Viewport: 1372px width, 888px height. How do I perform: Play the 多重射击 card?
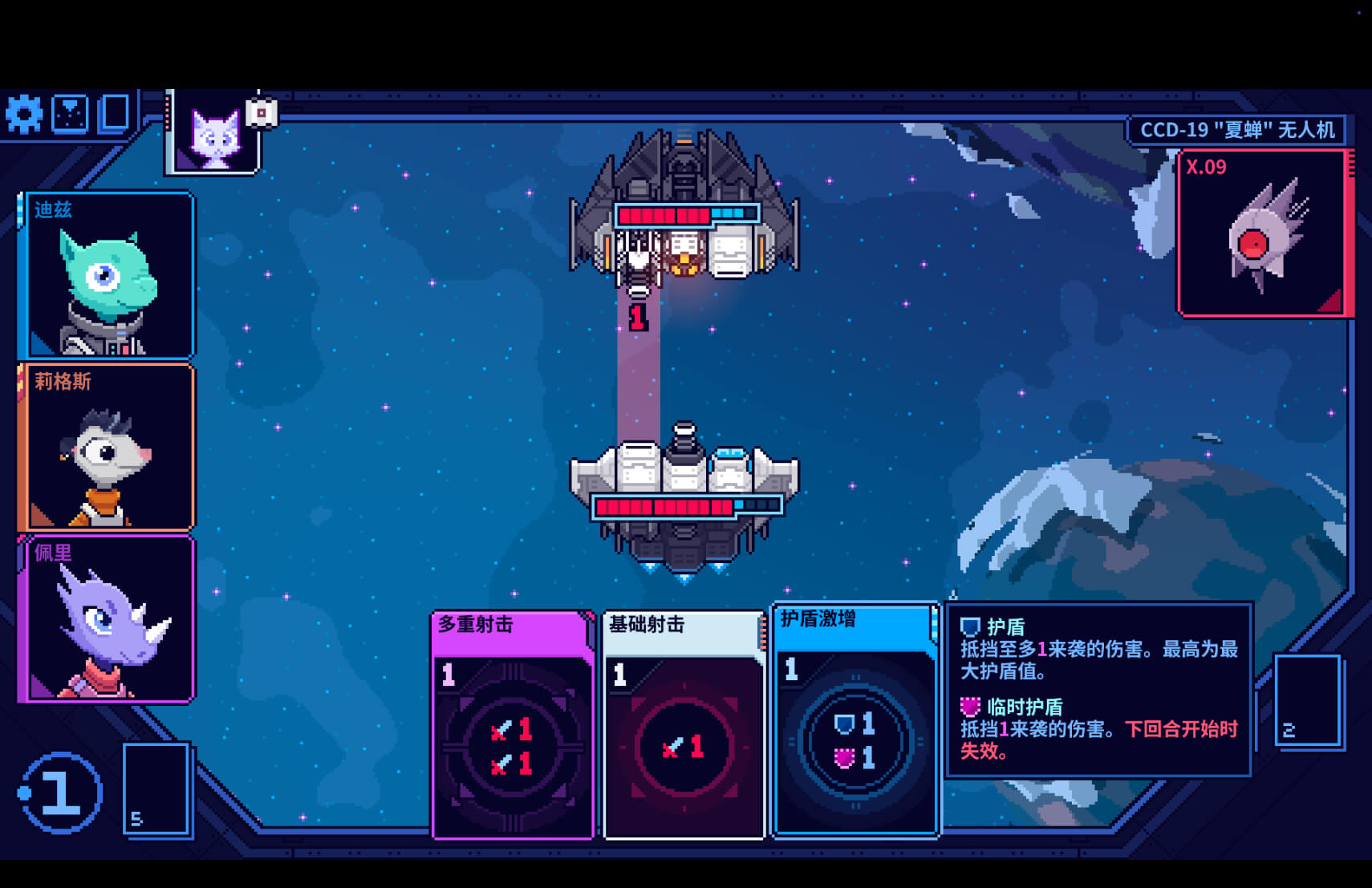(513, 726)
